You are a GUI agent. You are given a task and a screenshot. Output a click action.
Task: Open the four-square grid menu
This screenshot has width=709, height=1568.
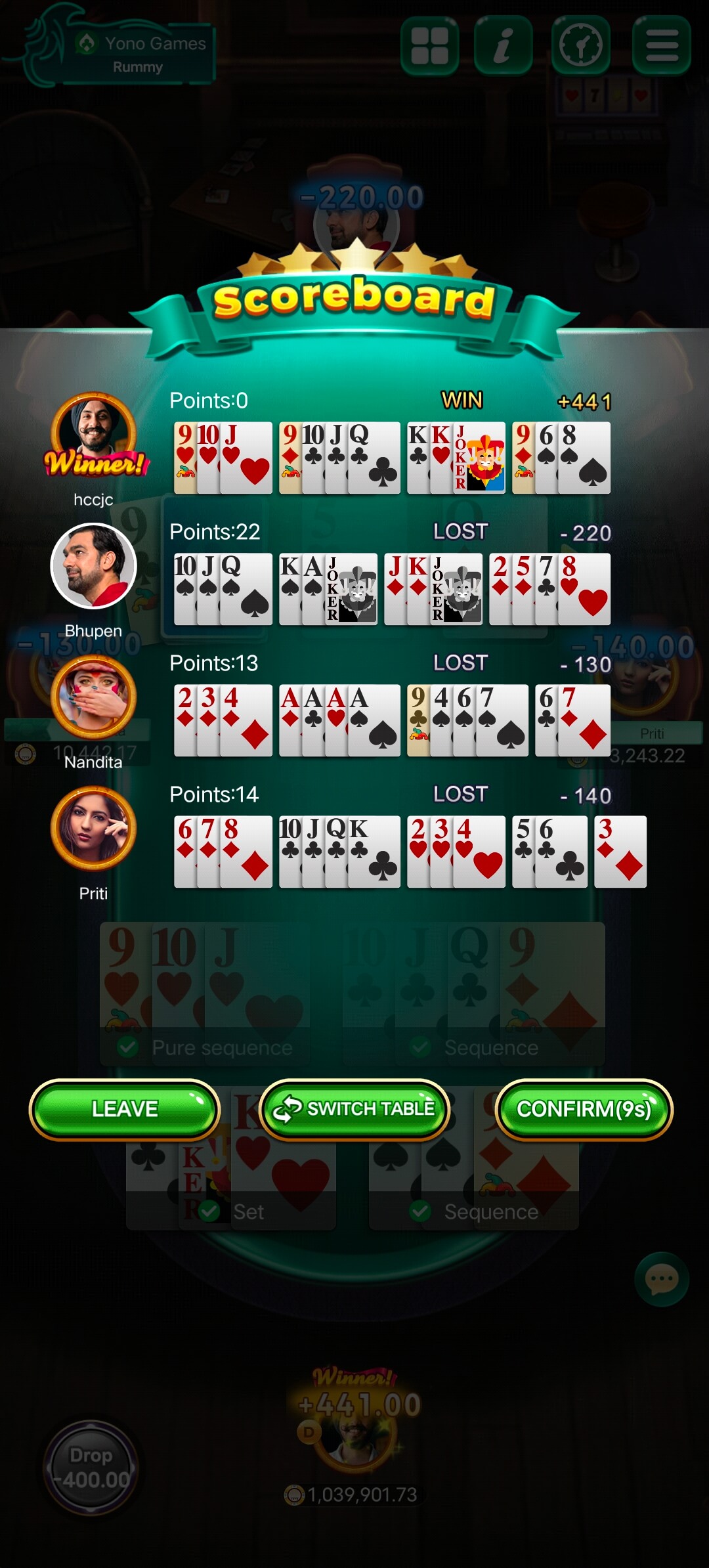pyautogui.click(x=429, y=45)
